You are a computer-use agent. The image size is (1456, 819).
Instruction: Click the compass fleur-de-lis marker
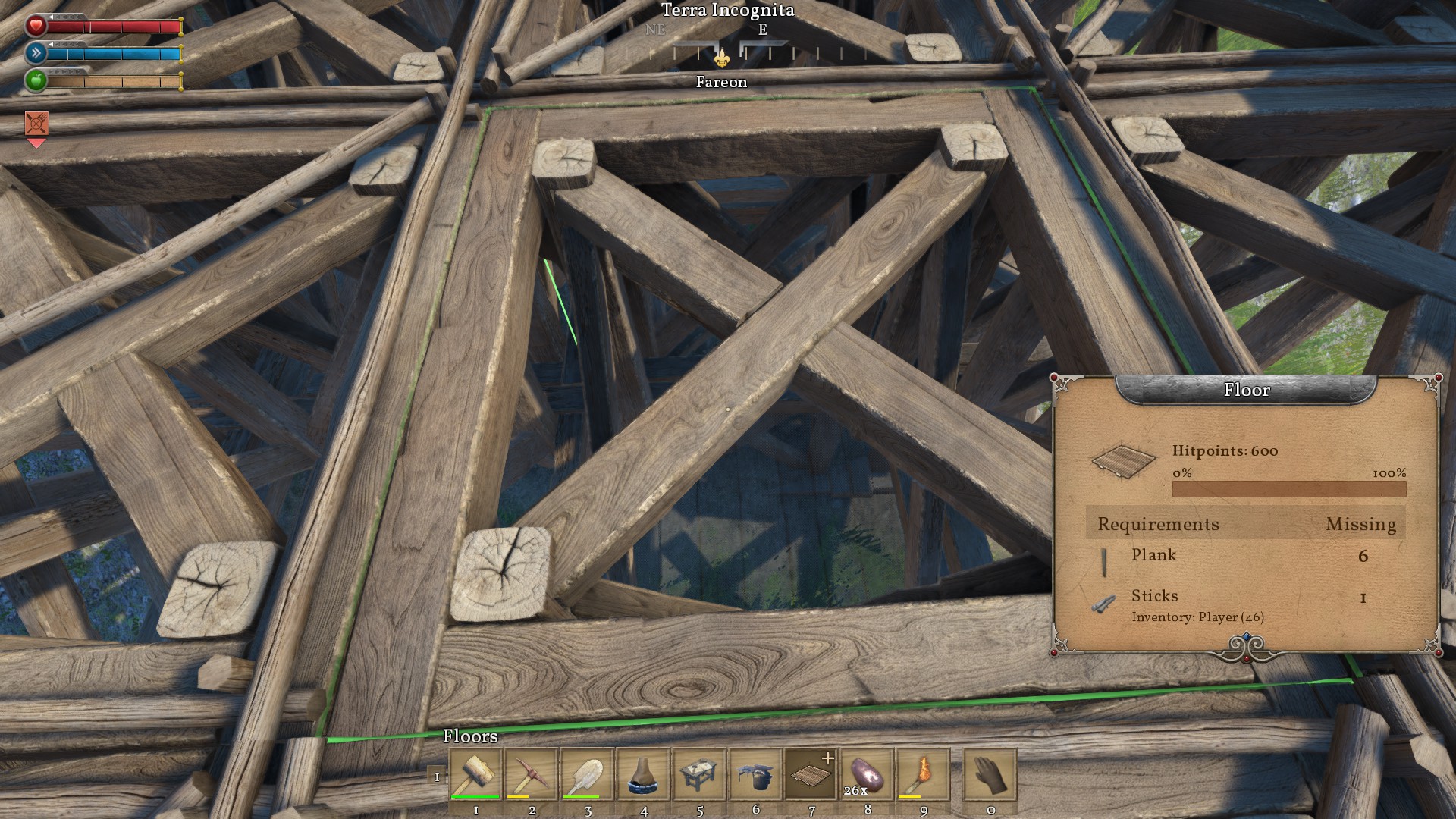[x=722, y=57]
